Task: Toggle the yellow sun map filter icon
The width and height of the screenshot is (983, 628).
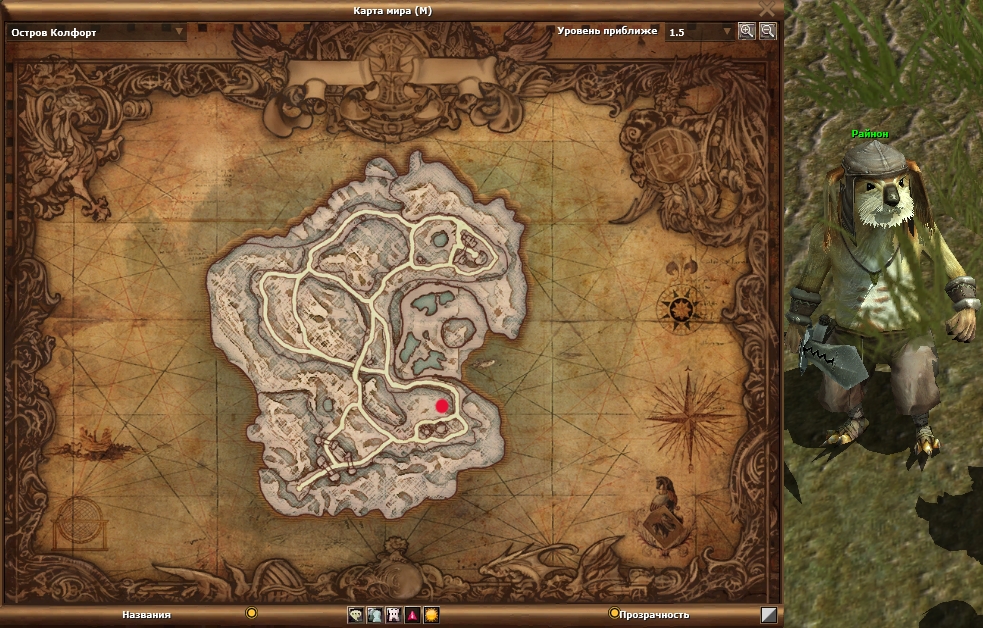Action: tap(431, 615)
